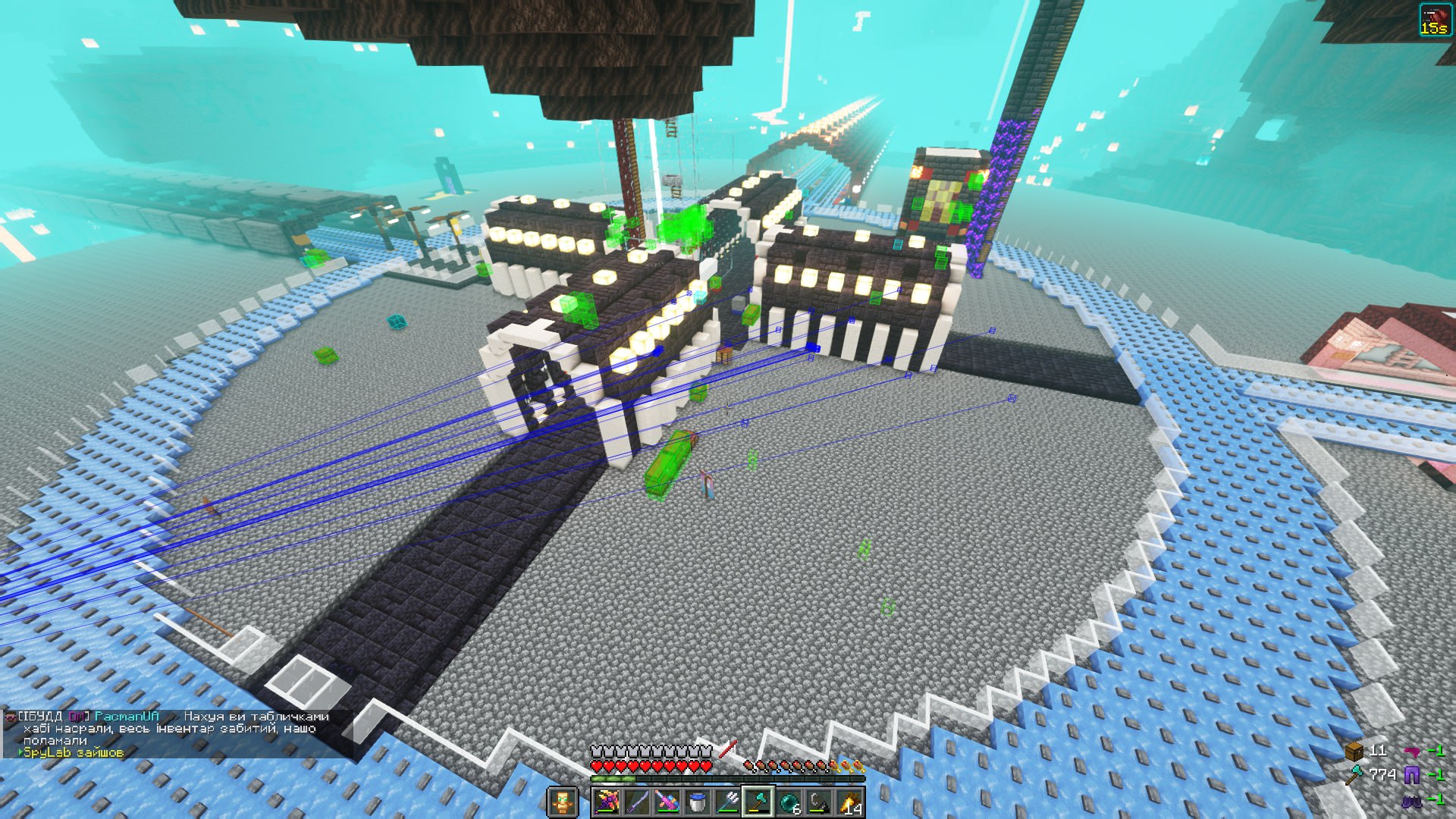Viewport: 1456px width, 819px height.
Task: Select the pink enchanted sword slot
Action: pos(667,802)
